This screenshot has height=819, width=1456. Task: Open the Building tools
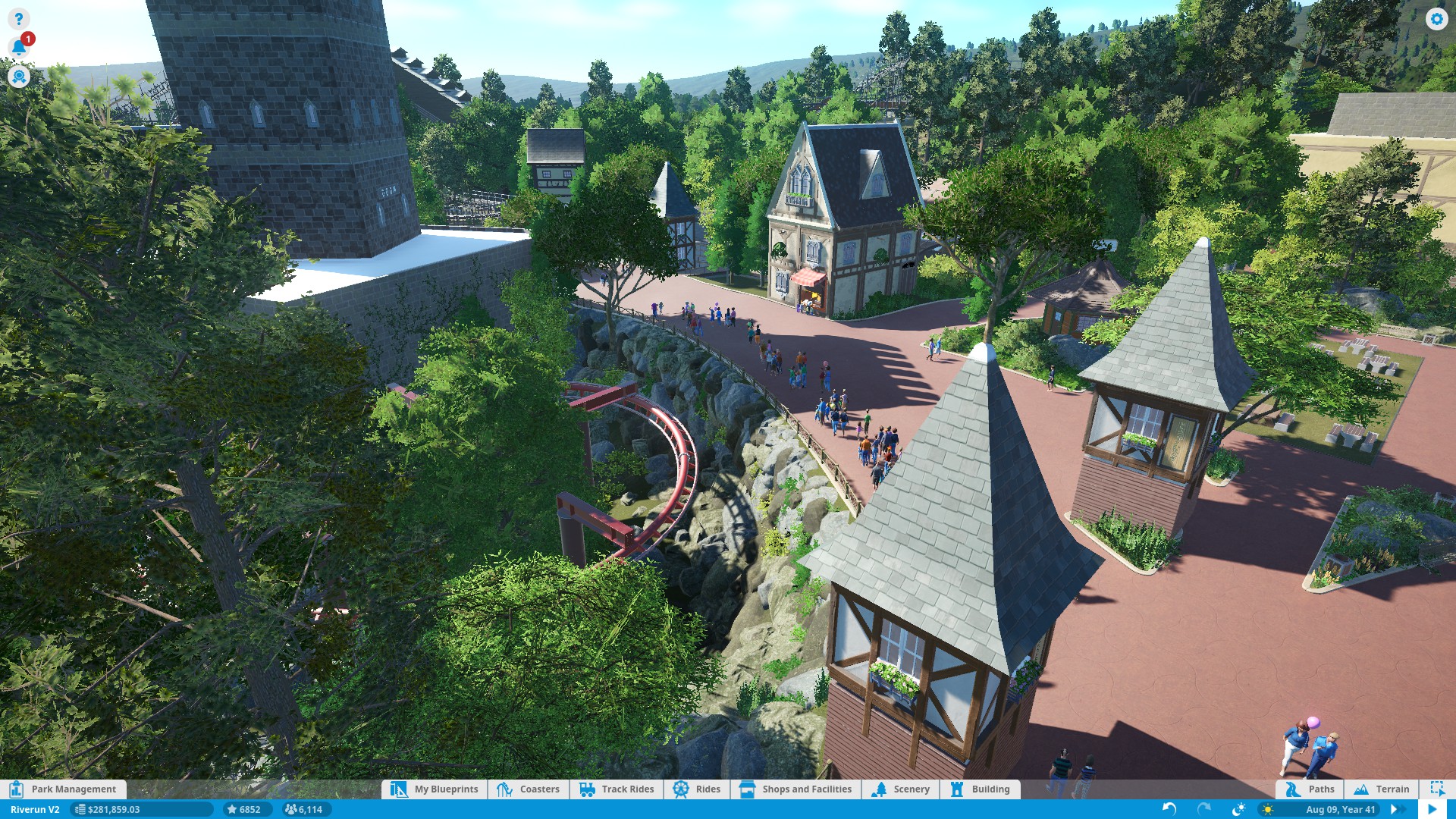980,789
